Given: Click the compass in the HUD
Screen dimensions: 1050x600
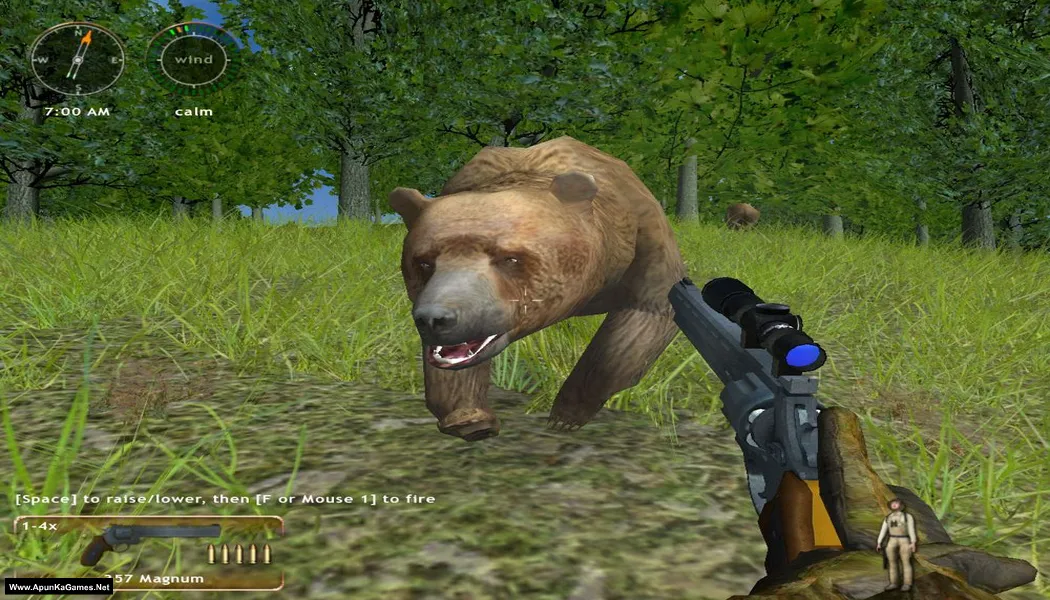Looking at the screenshot, I should (x=77, y=59).
